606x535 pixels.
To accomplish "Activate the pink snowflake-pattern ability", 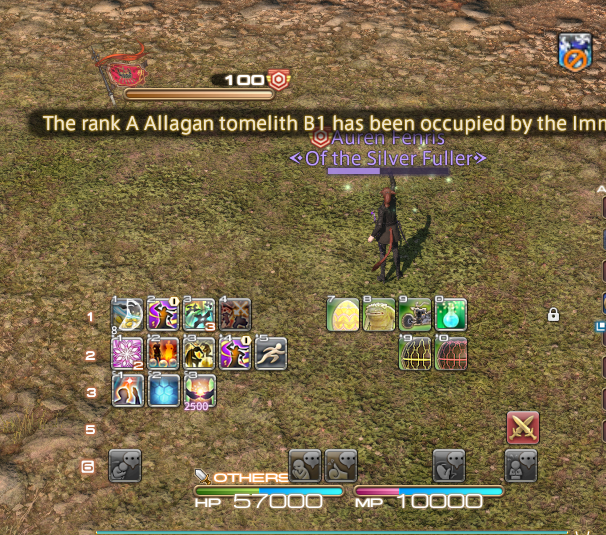I will [127, 353].
